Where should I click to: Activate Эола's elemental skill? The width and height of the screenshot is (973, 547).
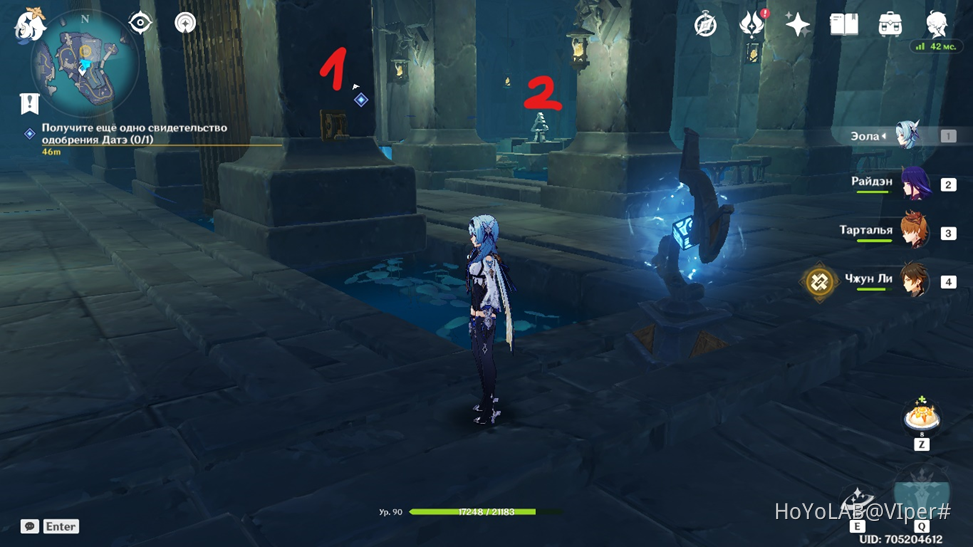(x=856, y=503)
